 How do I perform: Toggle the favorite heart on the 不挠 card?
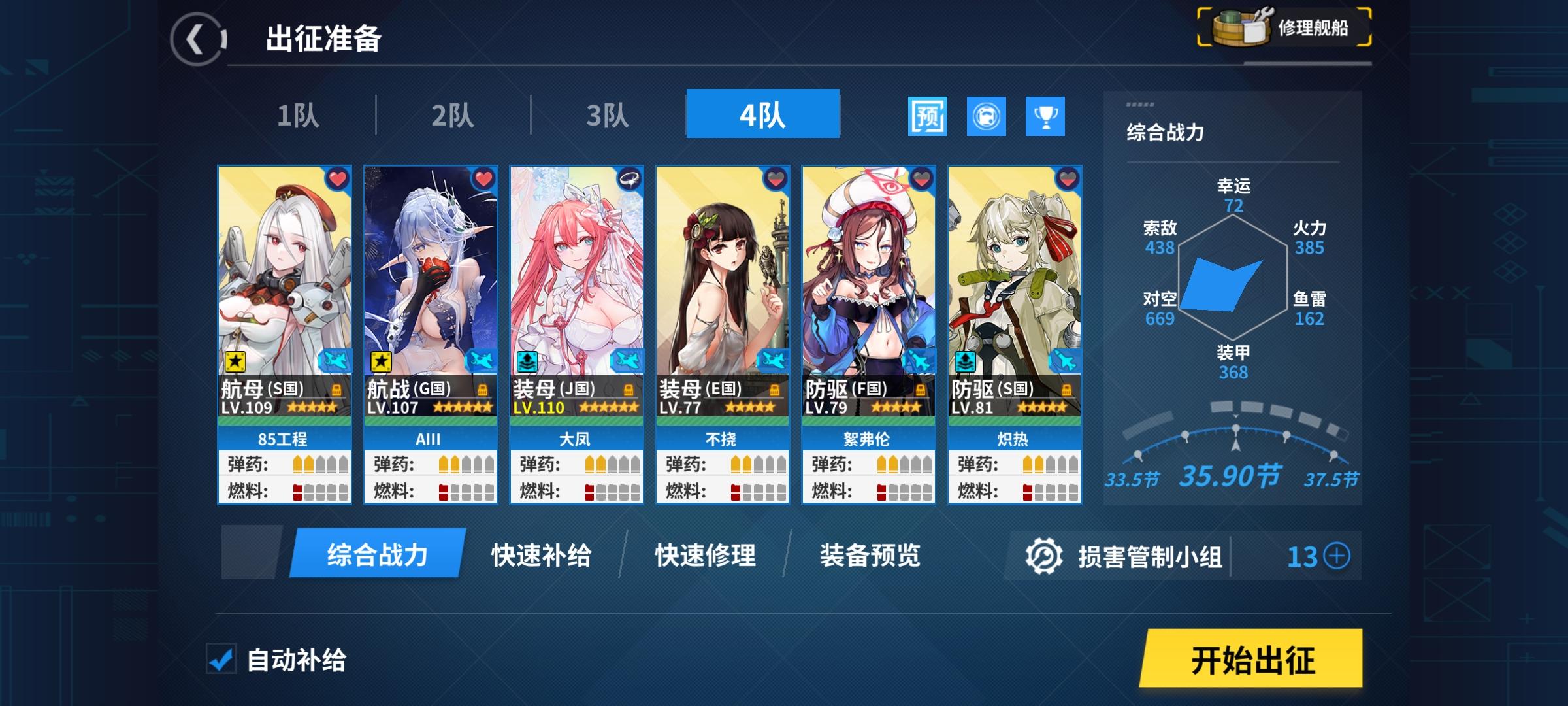[775, 178]
